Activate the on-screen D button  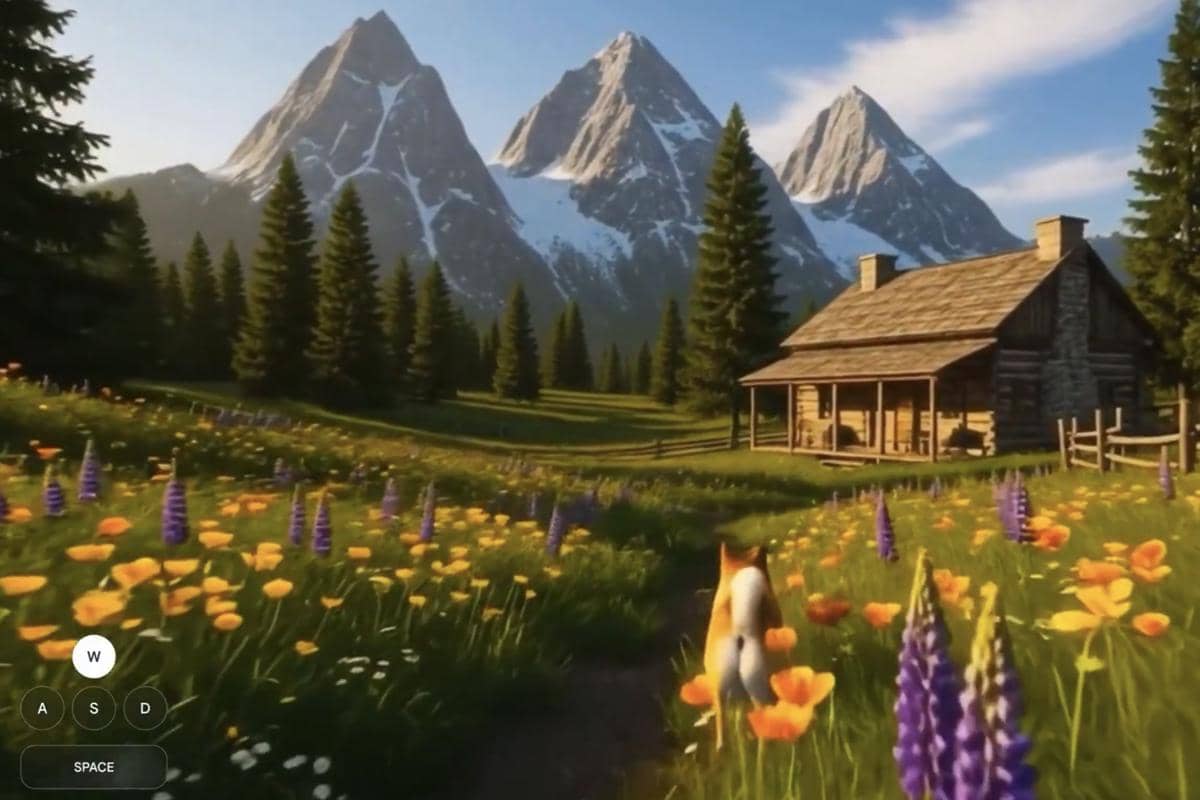[x=145, y=708]
